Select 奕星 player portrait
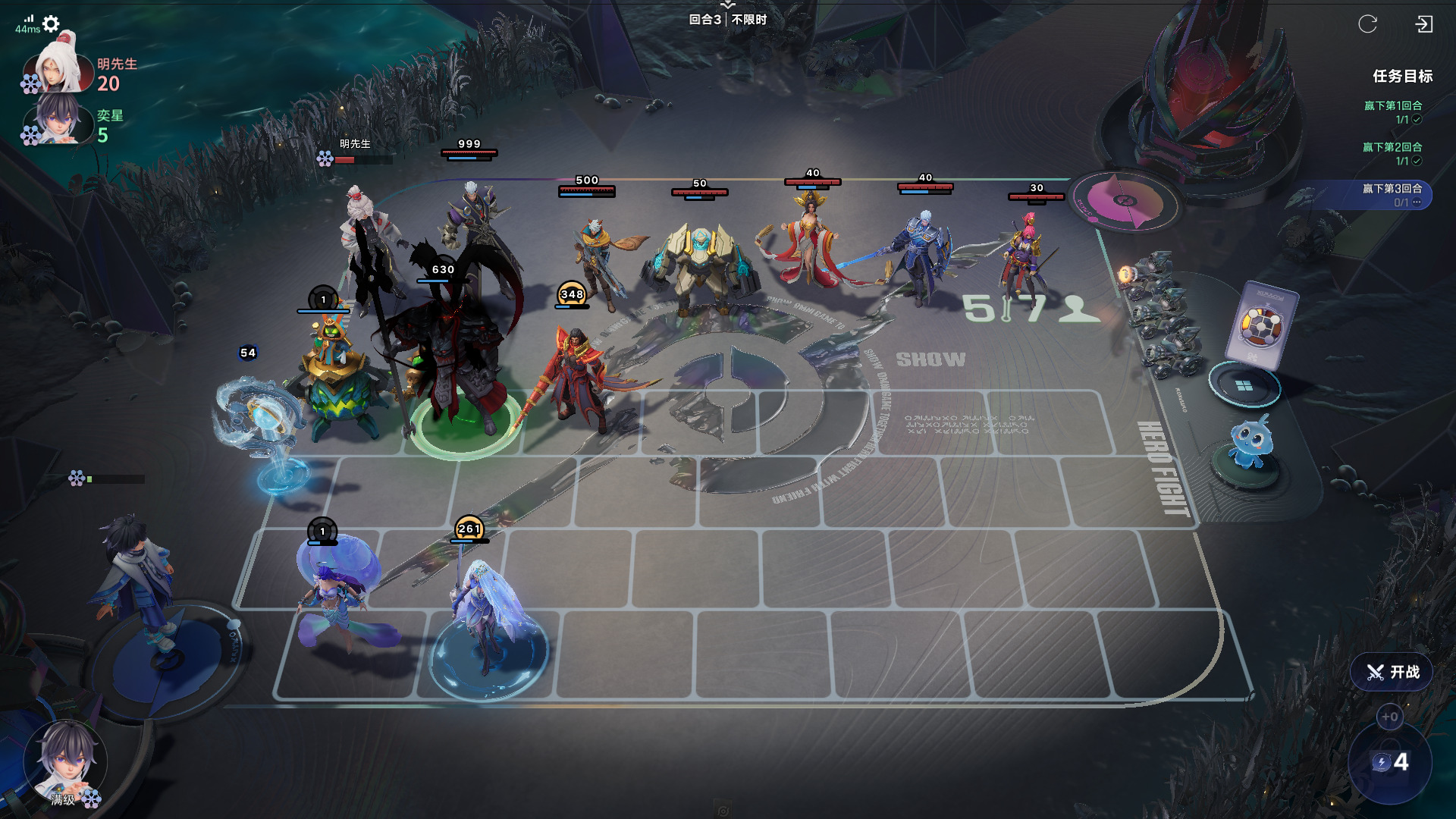 [59, 121]
